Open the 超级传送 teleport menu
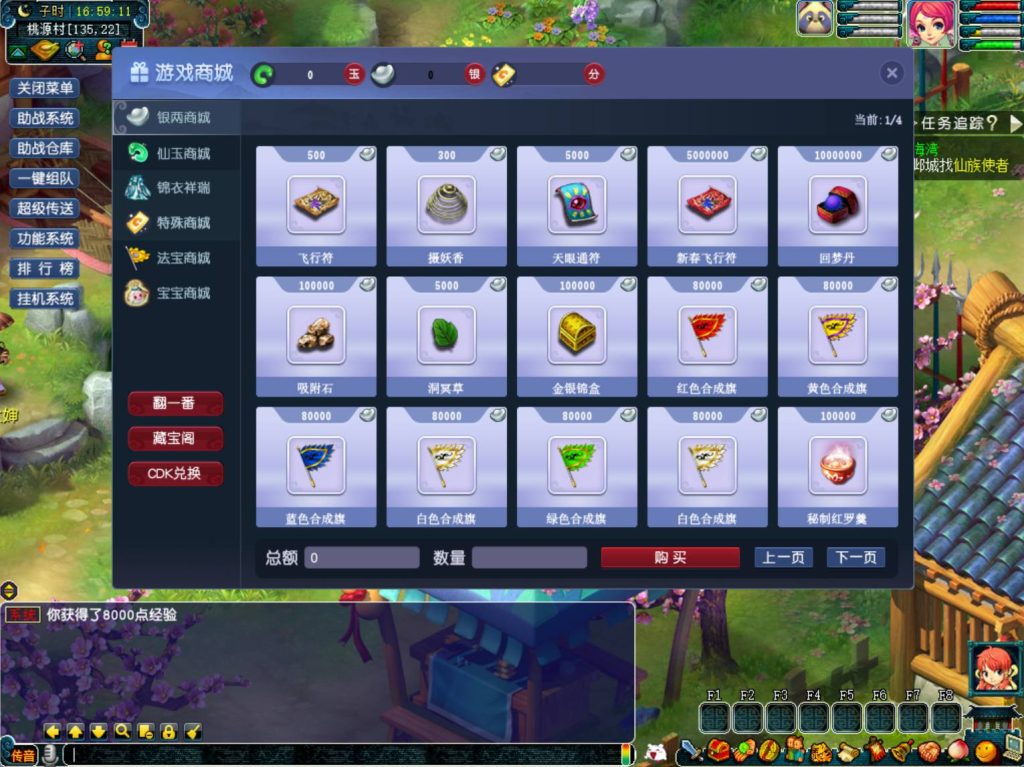1024x767 pixels. click(46, 208)
